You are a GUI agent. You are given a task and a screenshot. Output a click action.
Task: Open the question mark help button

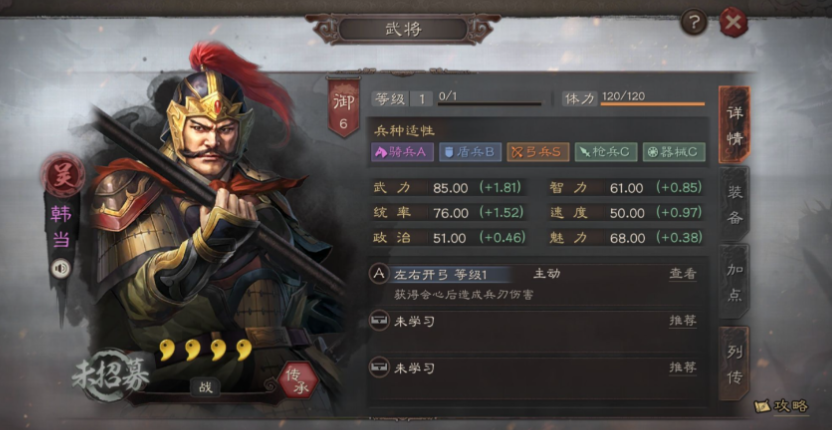pyautogui.click(x=693, y=22)
